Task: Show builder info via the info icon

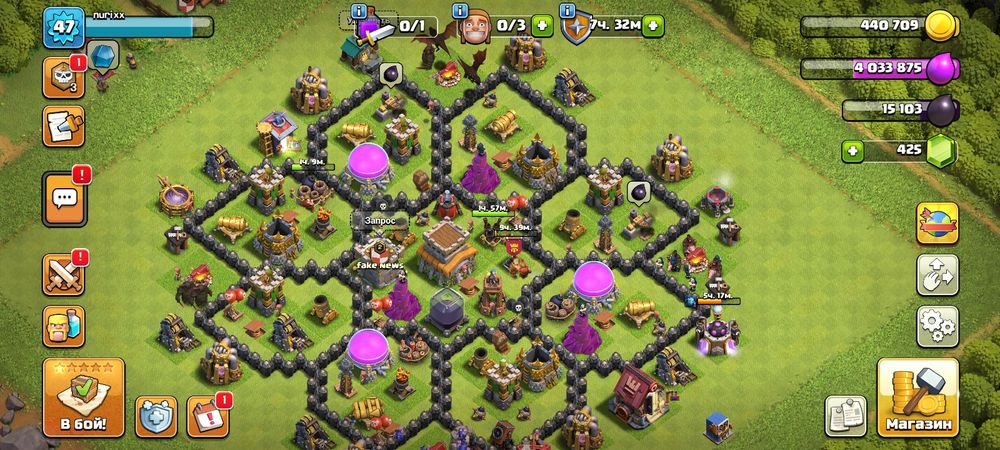Action: click(461, 12)
